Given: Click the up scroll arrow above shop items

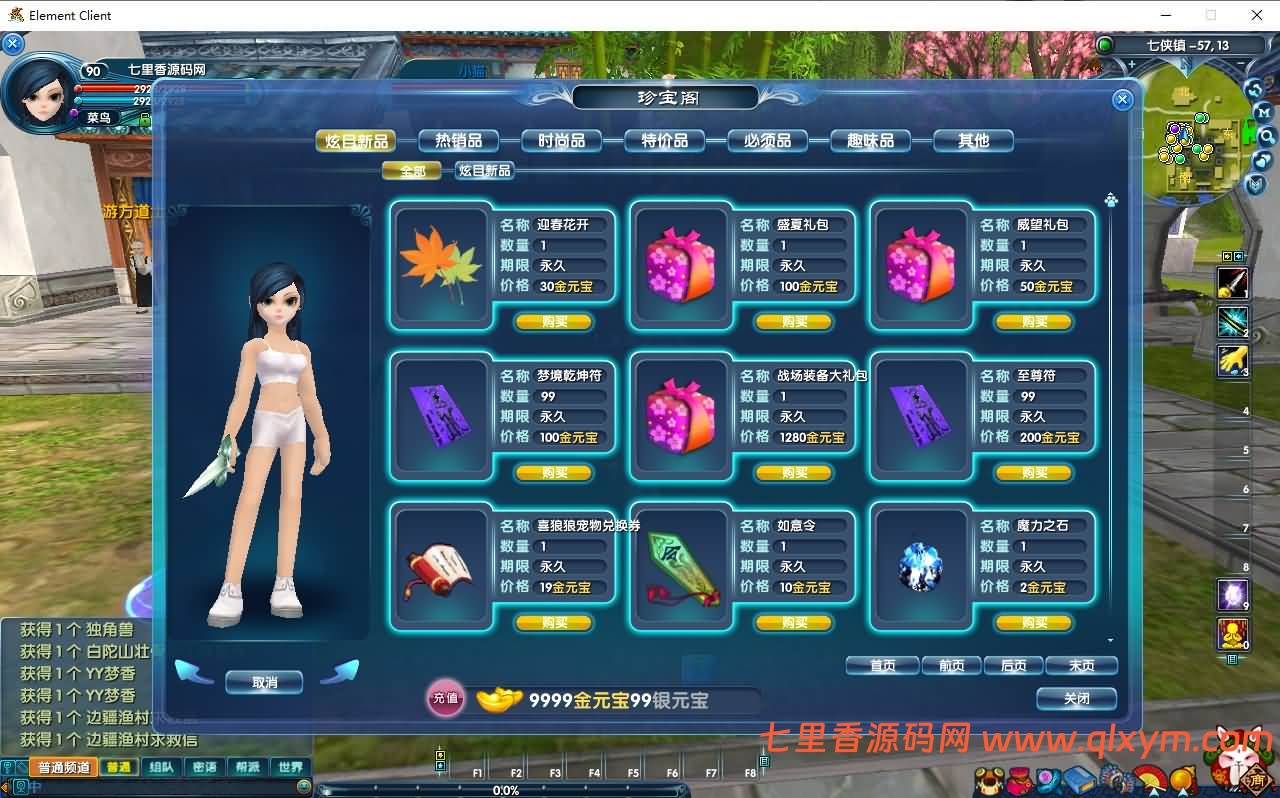Looking at the screenshot, I should [x=1110, y=198].
